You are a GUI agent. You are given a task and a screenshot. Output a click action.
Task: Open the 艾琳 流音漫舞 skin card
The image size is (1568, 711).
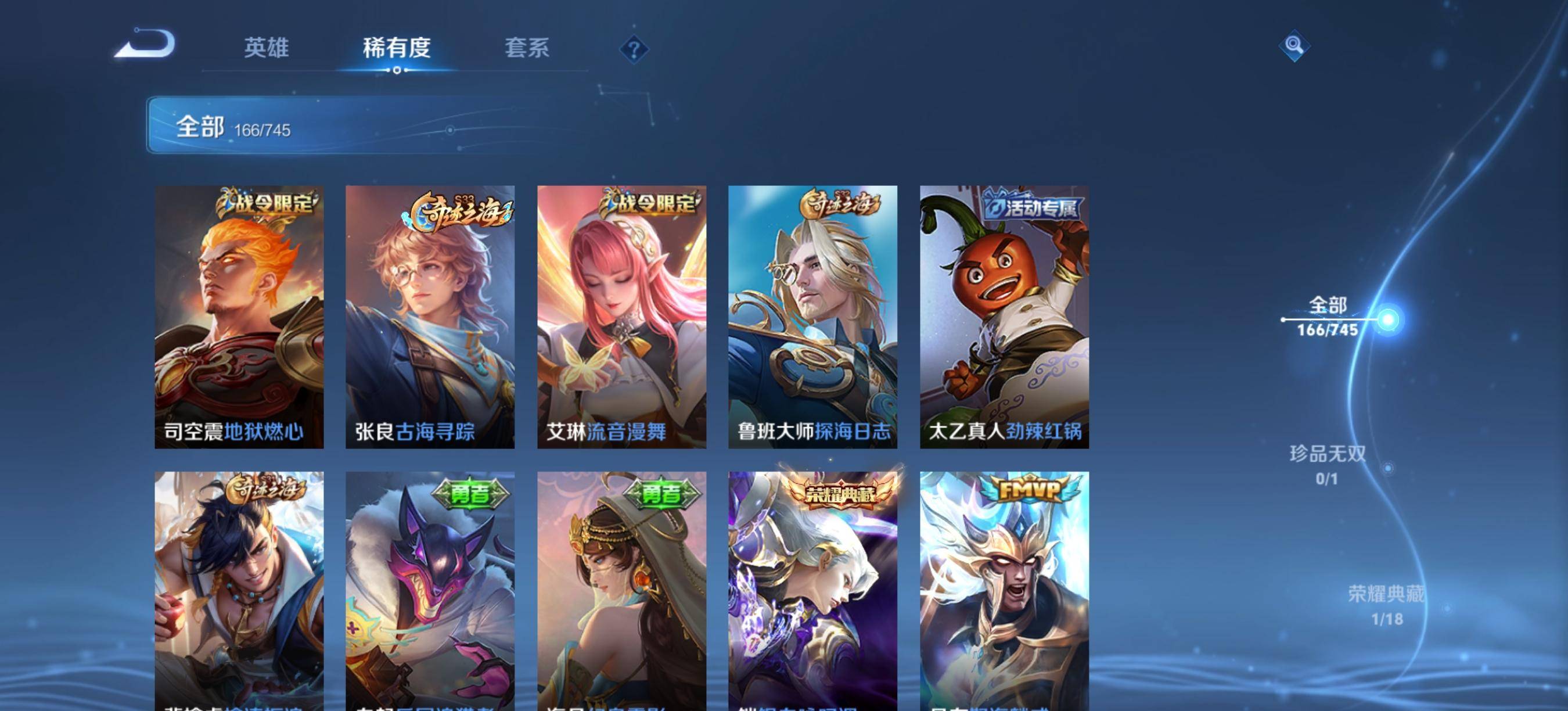(x=621, y=317)
